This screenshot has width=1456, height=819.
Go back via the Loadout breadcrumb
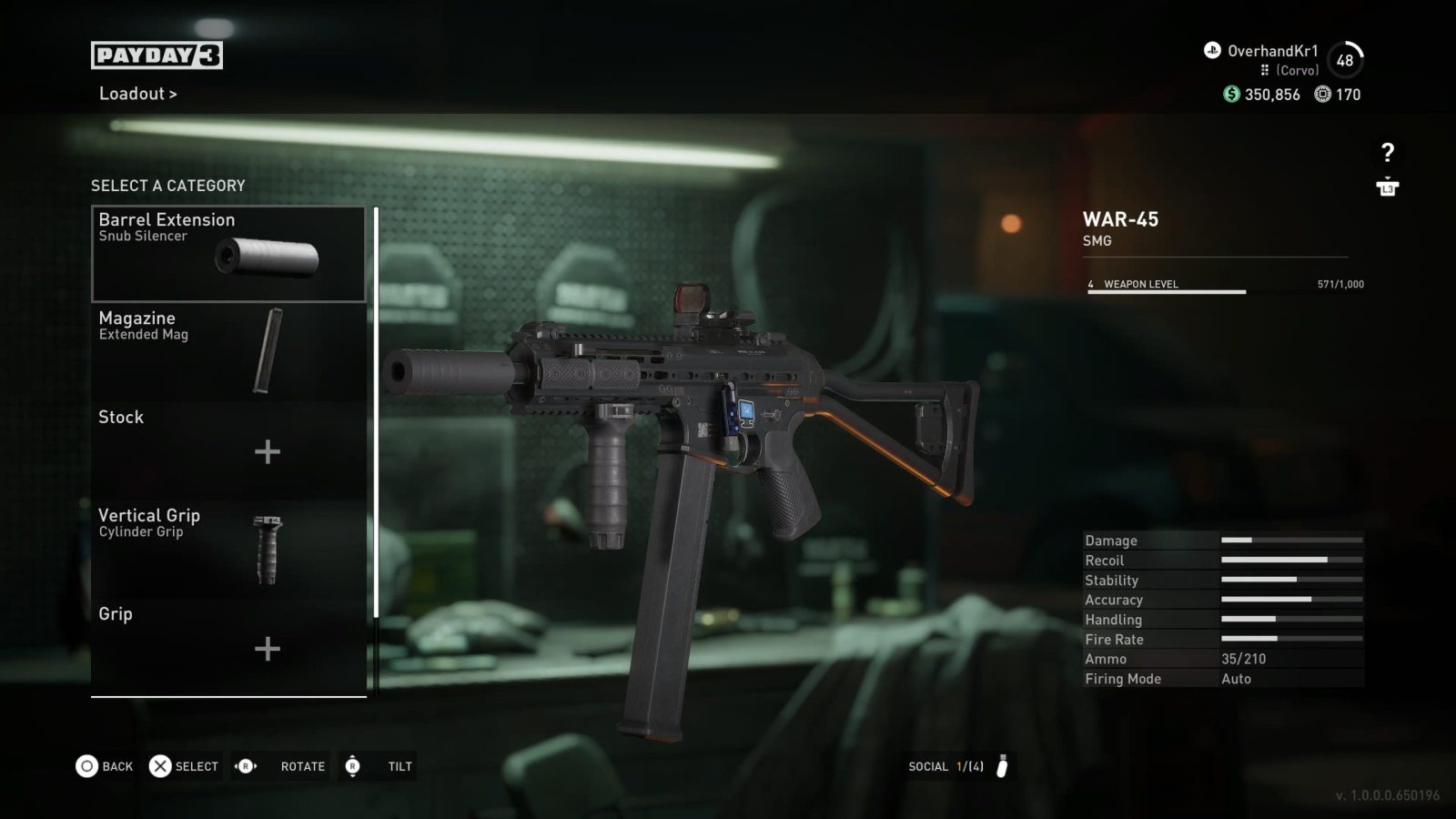(x=137, y=94)
